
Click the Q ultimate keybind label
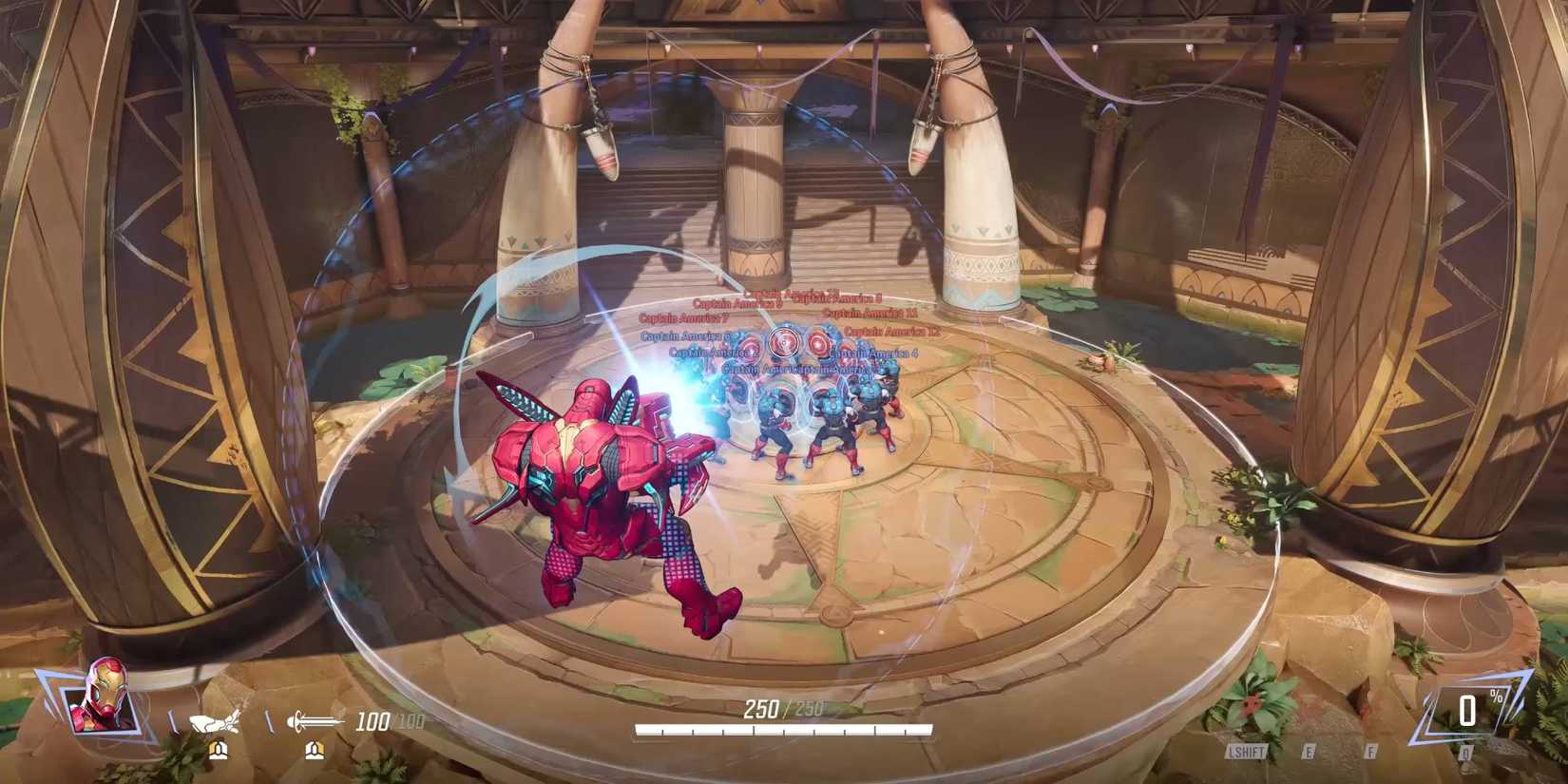[x=1464, y=752]
